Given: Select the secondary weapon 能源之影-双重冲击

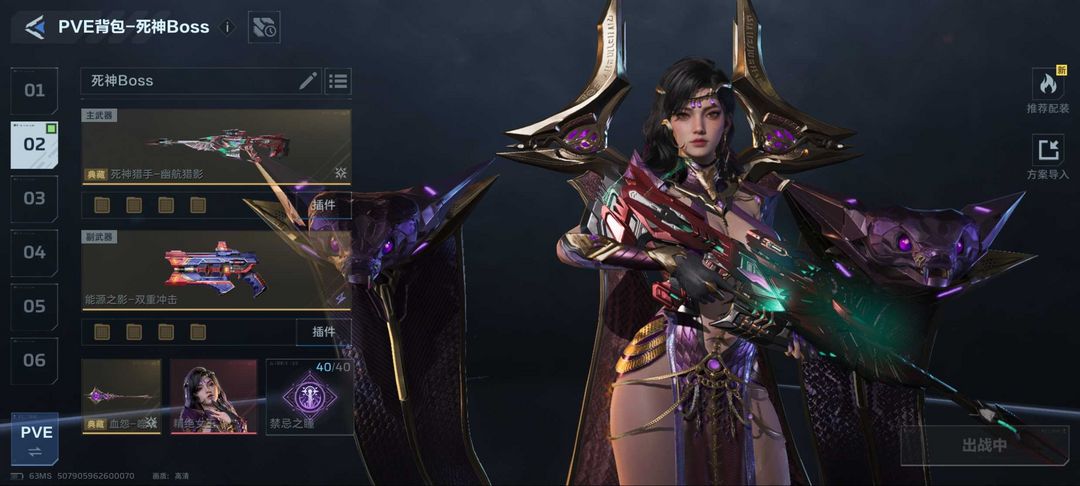Looking at the screenshot, I should (216, 269).
